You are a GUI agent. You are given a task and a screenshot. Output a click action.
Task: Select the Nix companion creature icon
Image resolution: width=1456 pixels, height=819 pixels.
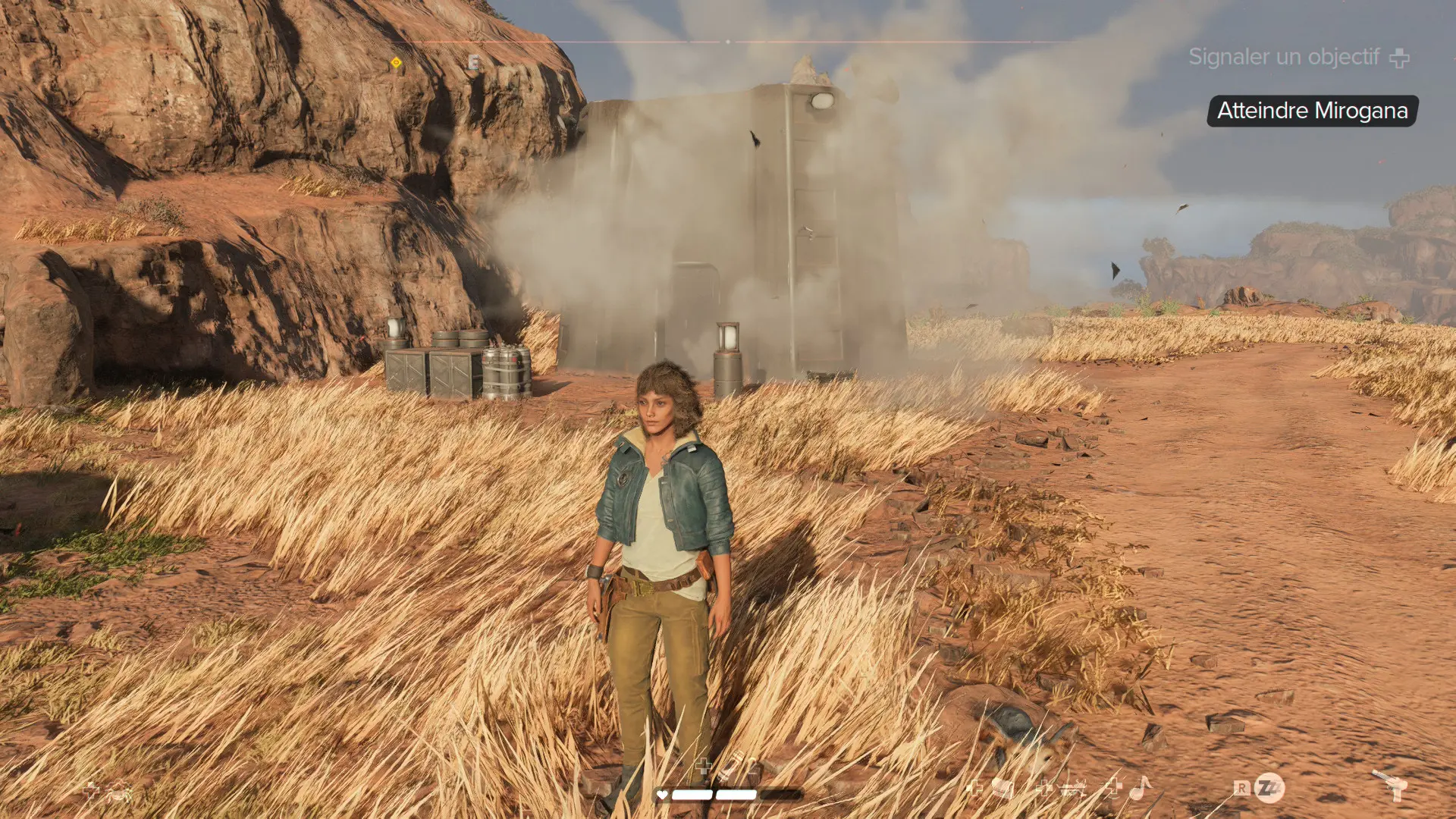click(119, 794)
